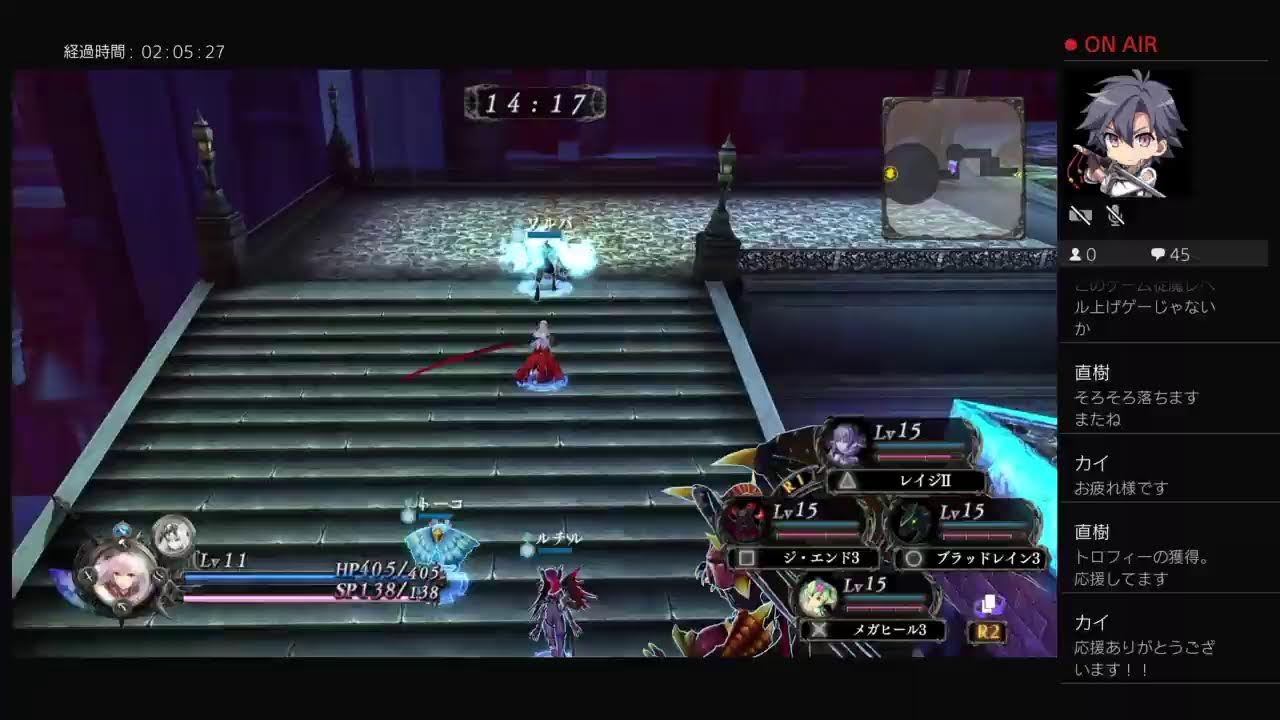Cast the メガヒール3 healing skill

[x=872, y=629]
